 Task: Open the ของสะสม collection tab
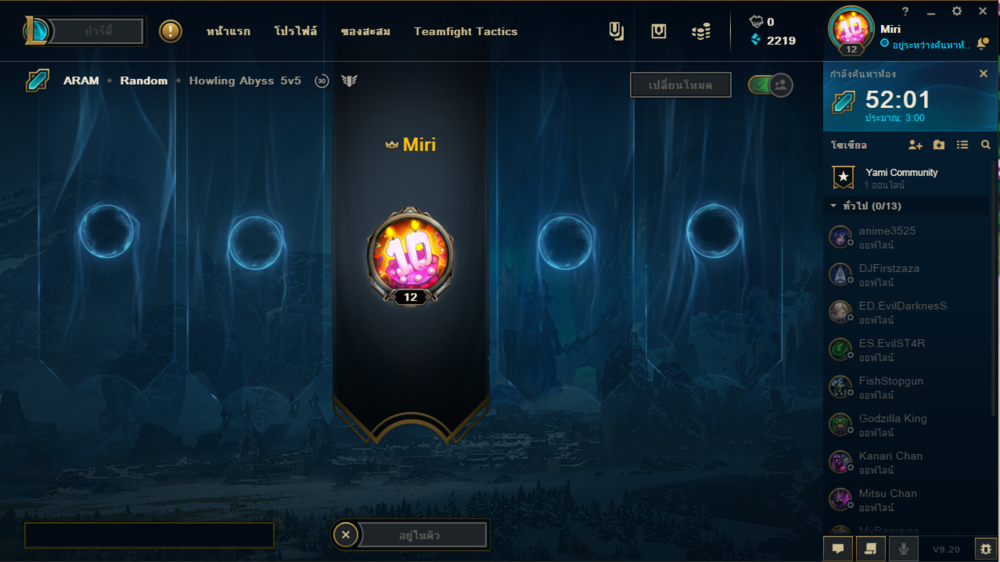pyautogui.click(x=365, y=32)
